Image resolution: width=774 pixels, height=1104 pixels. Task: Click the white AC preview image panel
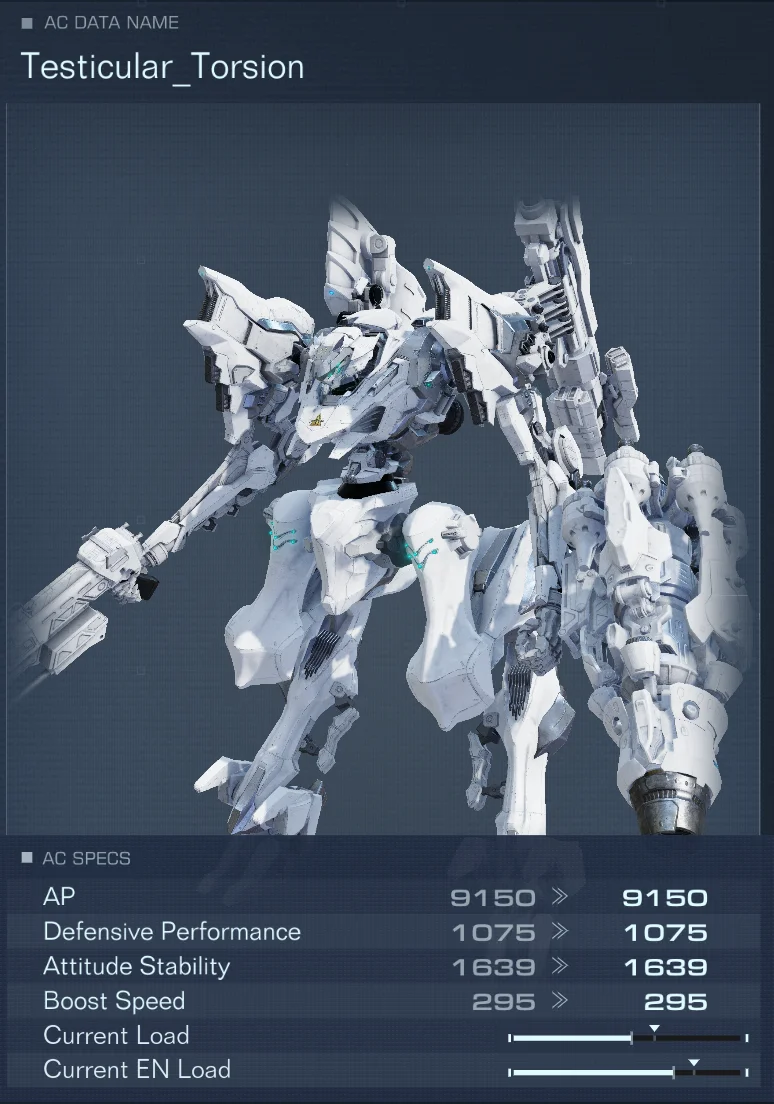coord(387,470)
